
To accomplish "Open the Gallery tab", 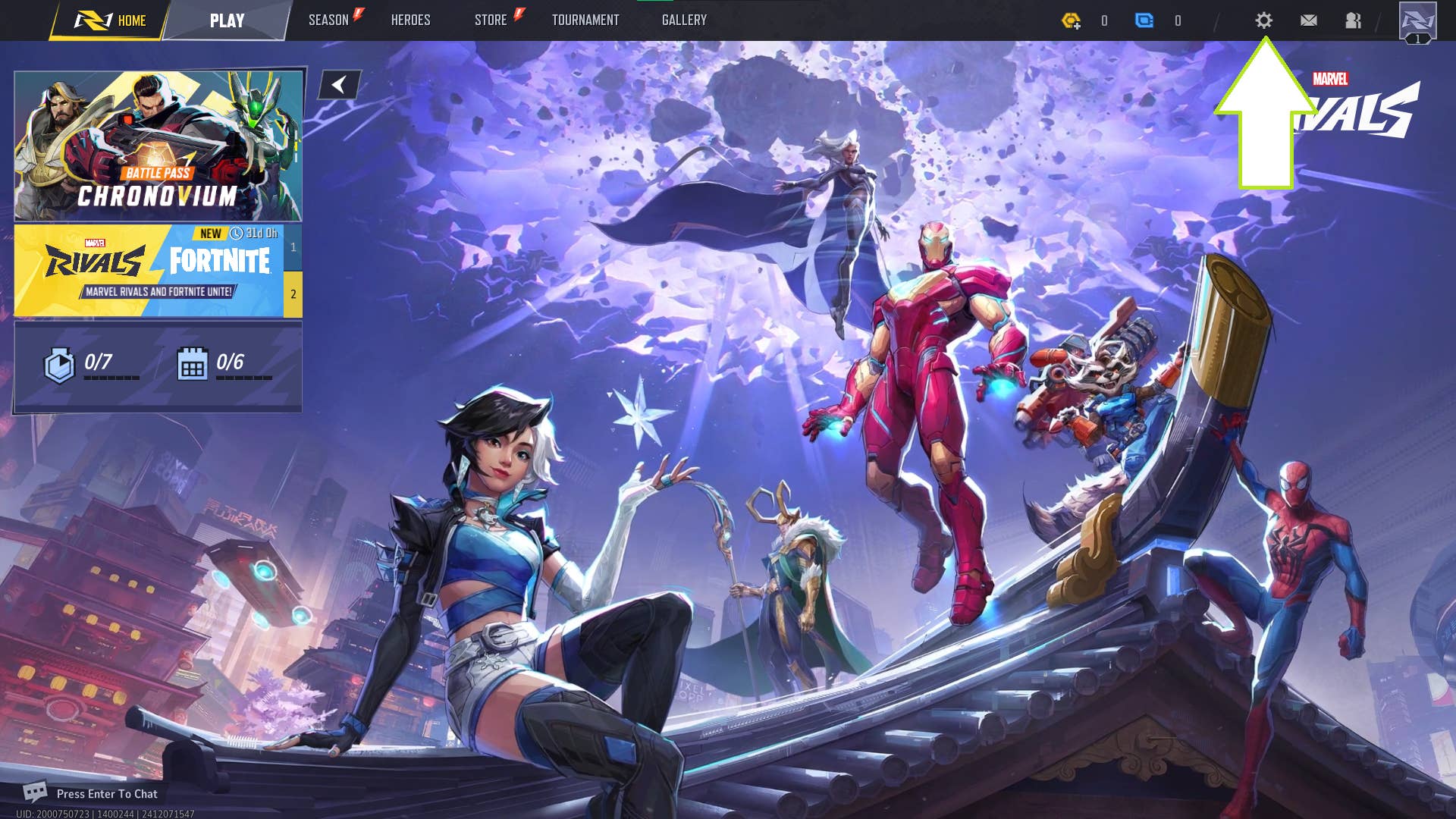I will click(684, 20).
